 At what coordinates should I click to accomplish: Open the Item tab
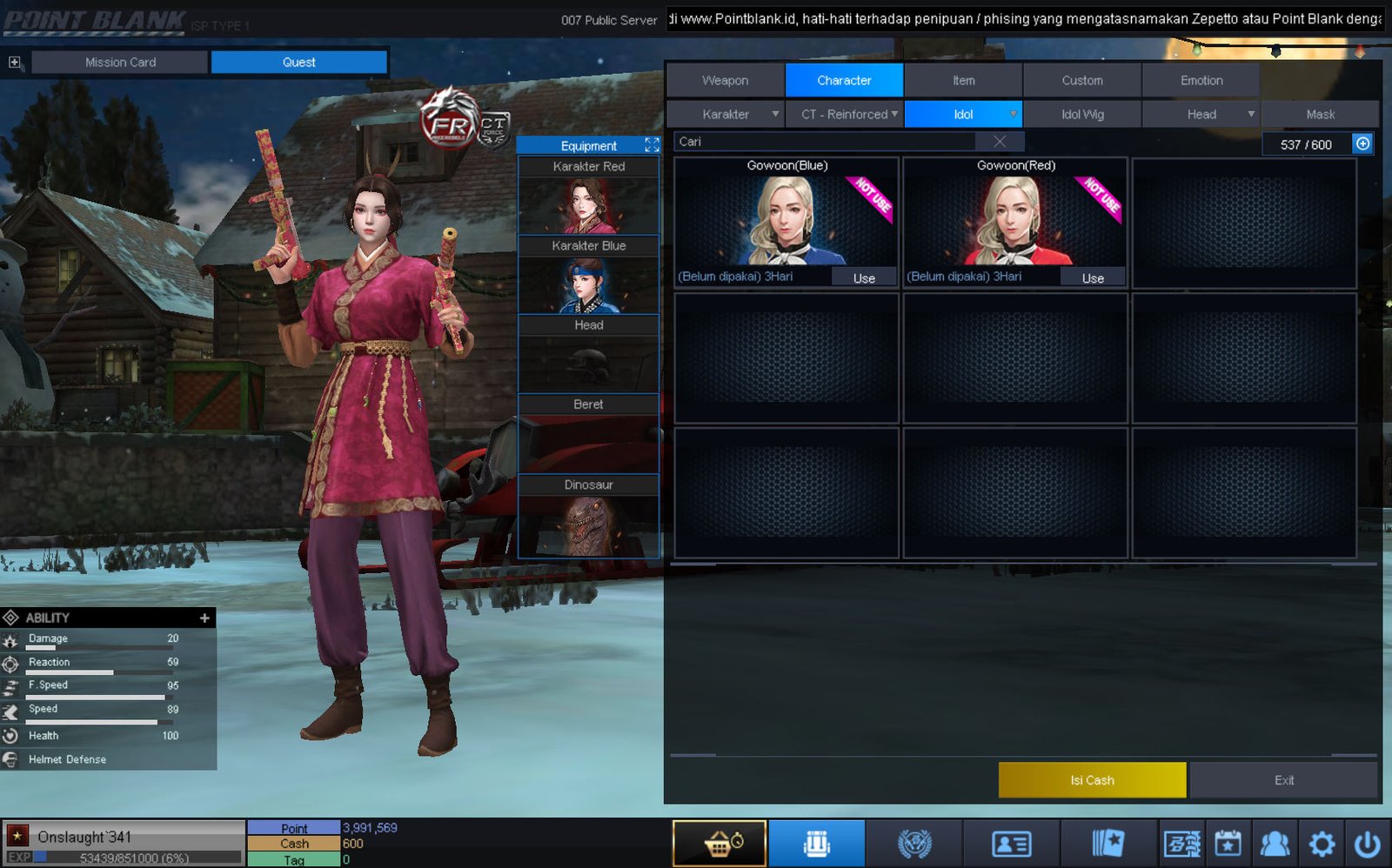963,80
